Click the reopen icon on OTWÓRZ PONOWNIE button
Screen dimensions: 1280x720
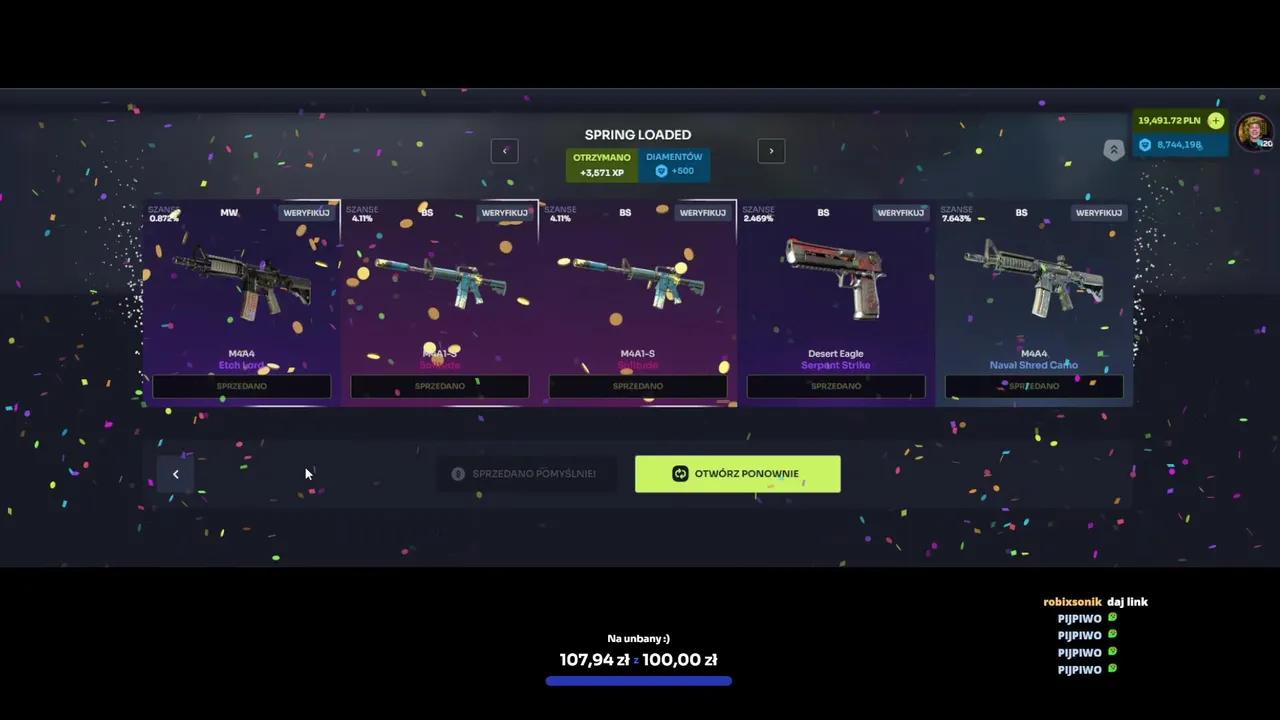click(680, 473)
